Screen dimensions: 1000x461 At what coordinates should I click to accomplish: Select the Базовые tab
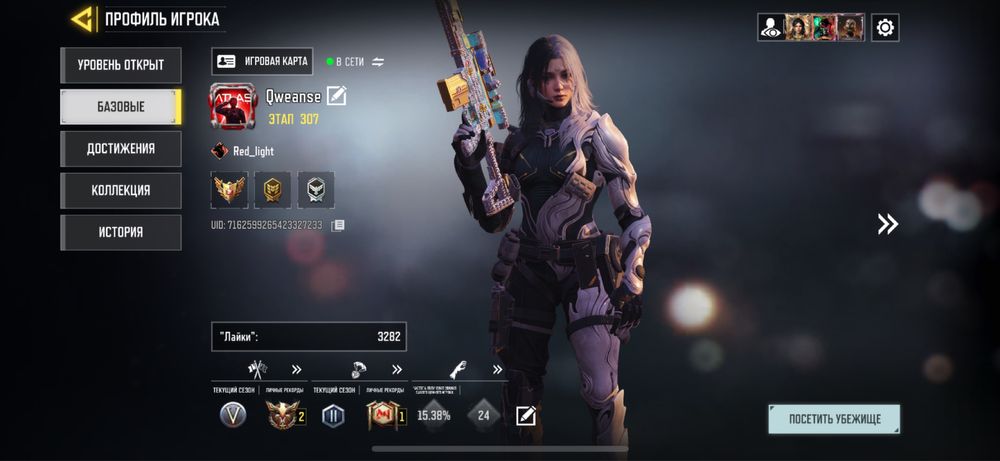(120, 107)
